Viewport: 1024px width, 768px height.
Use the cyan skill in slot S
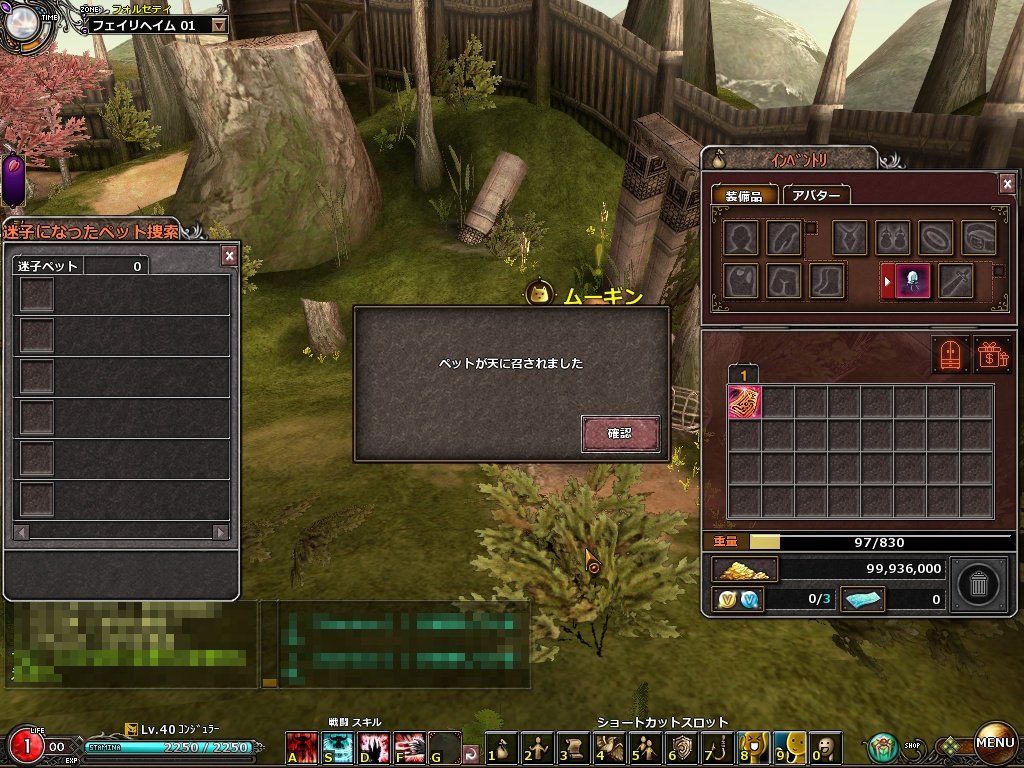[x=336, y=747]
